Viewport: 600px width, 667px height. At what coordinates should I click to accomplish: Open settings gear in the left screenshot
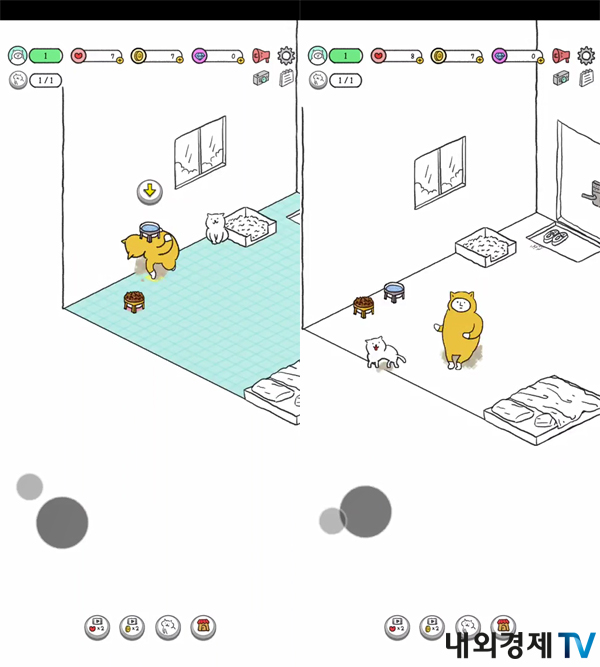click(286, 56)
